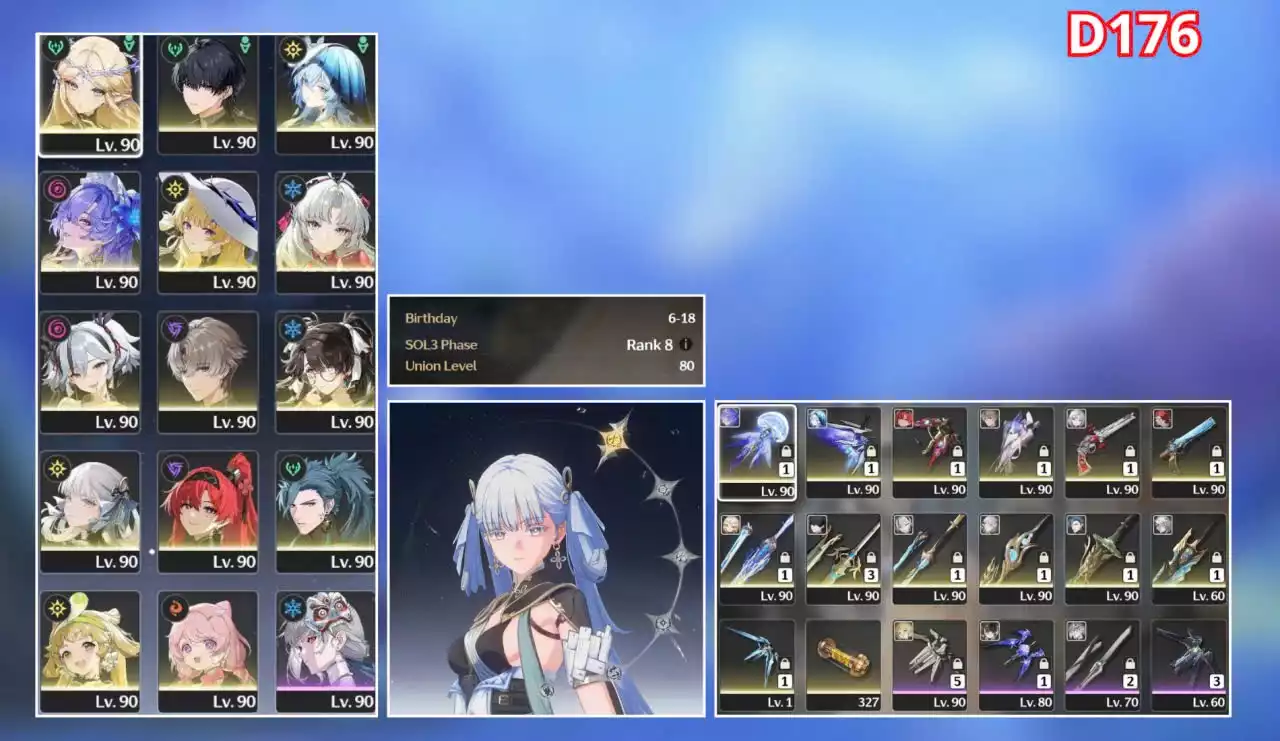
Task: Click the Aero element icon on the first character
Action: 53,47
